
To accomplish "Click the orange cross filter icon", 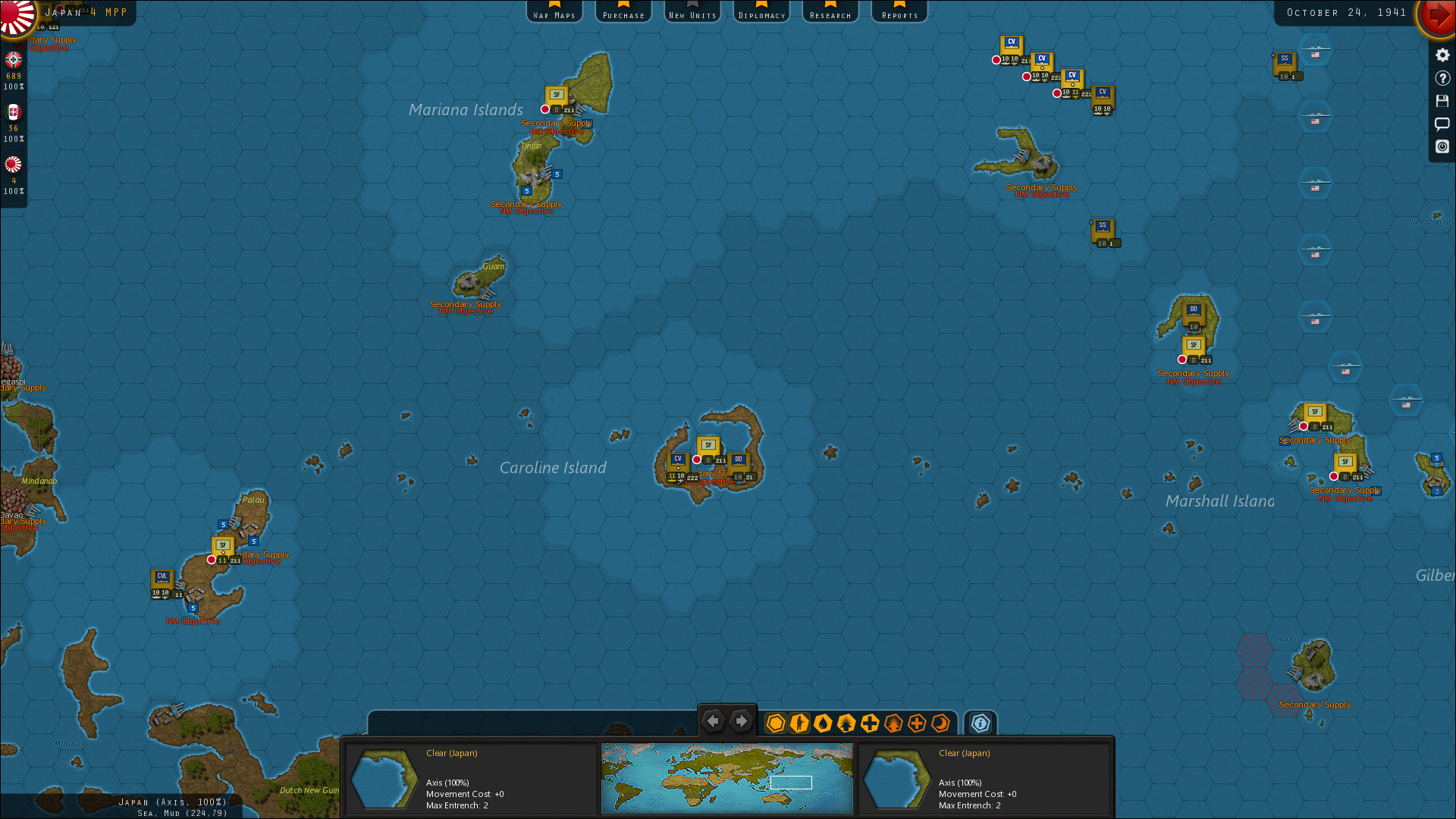I will [x=918, y=723].
